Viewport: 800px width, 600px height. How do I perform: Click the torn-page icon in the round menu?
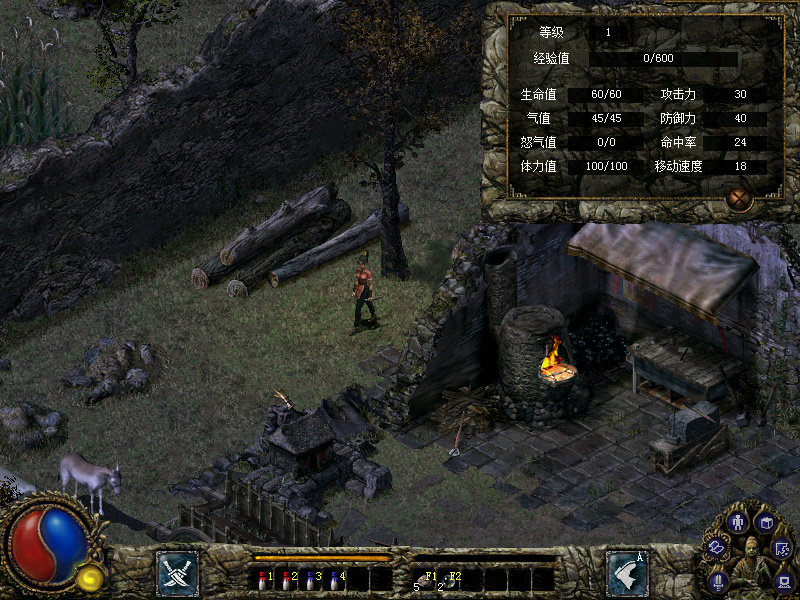click(783, 548)
